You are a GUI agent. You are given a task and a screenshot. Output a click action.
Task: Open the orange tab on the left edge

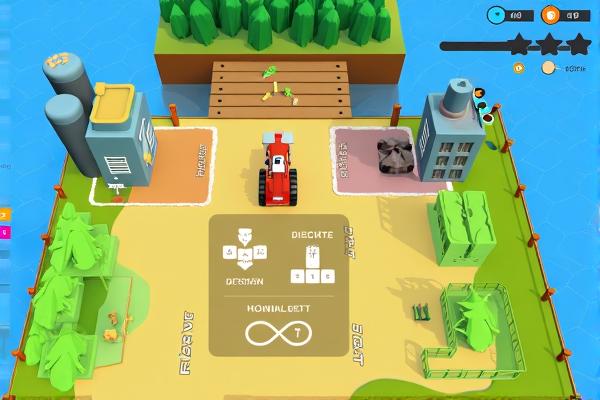[x=2, y=215]
